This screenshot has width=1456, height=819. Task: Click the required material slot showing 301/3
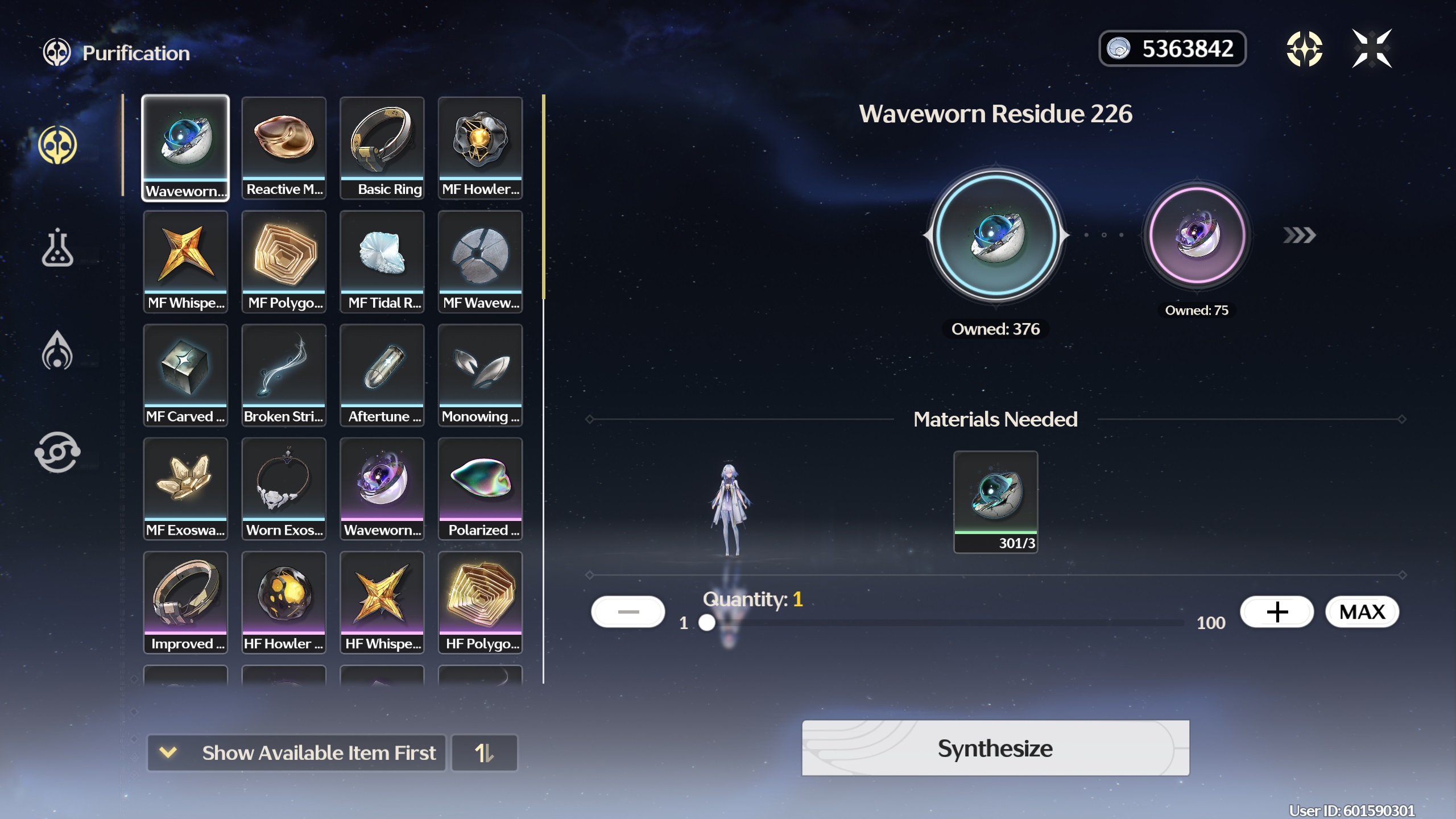(995, 502)
